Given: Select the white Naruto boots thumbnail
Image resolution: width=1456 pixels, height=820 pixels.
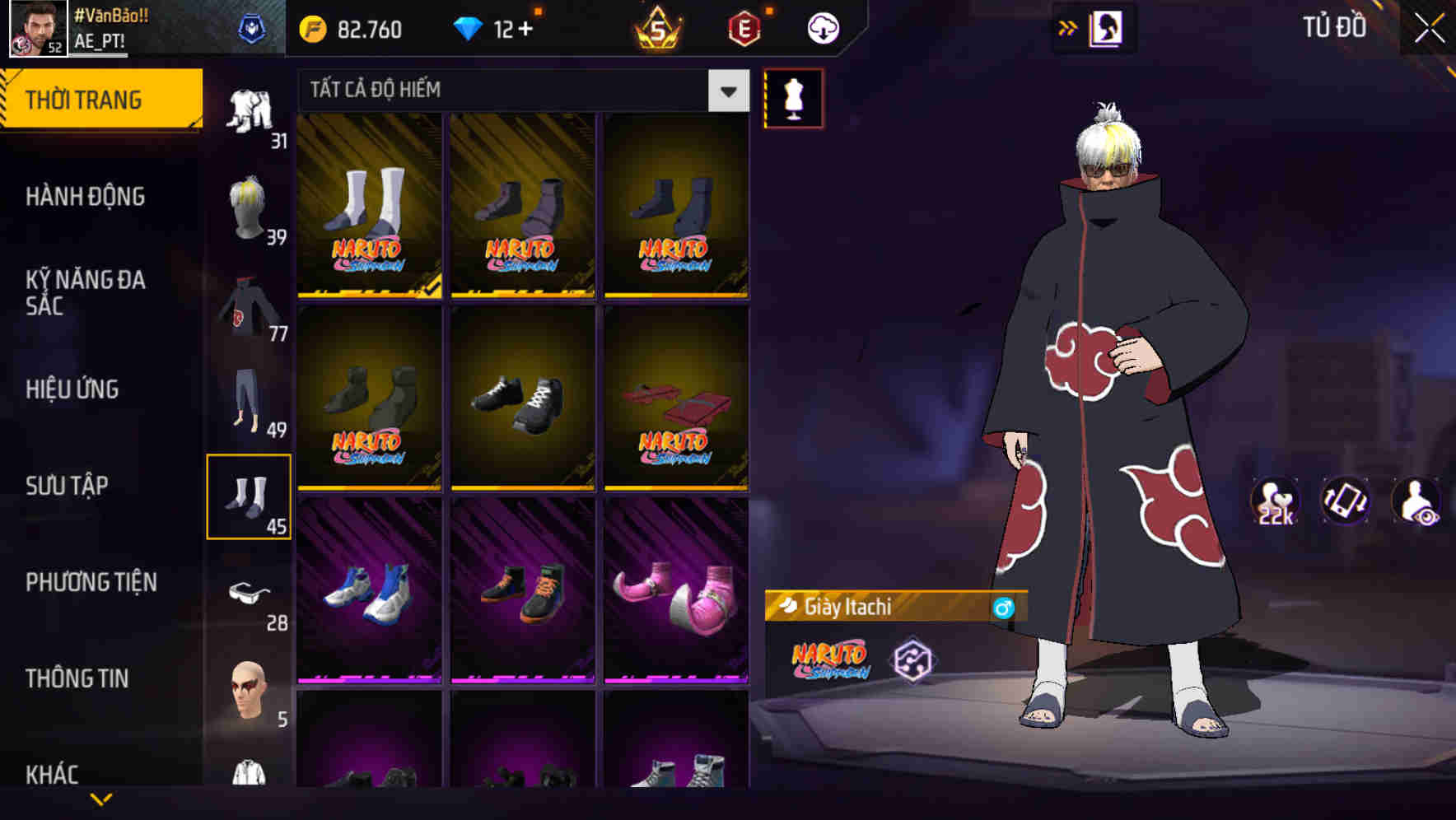Looking at the screenshot, I should [x=368, y=204].
